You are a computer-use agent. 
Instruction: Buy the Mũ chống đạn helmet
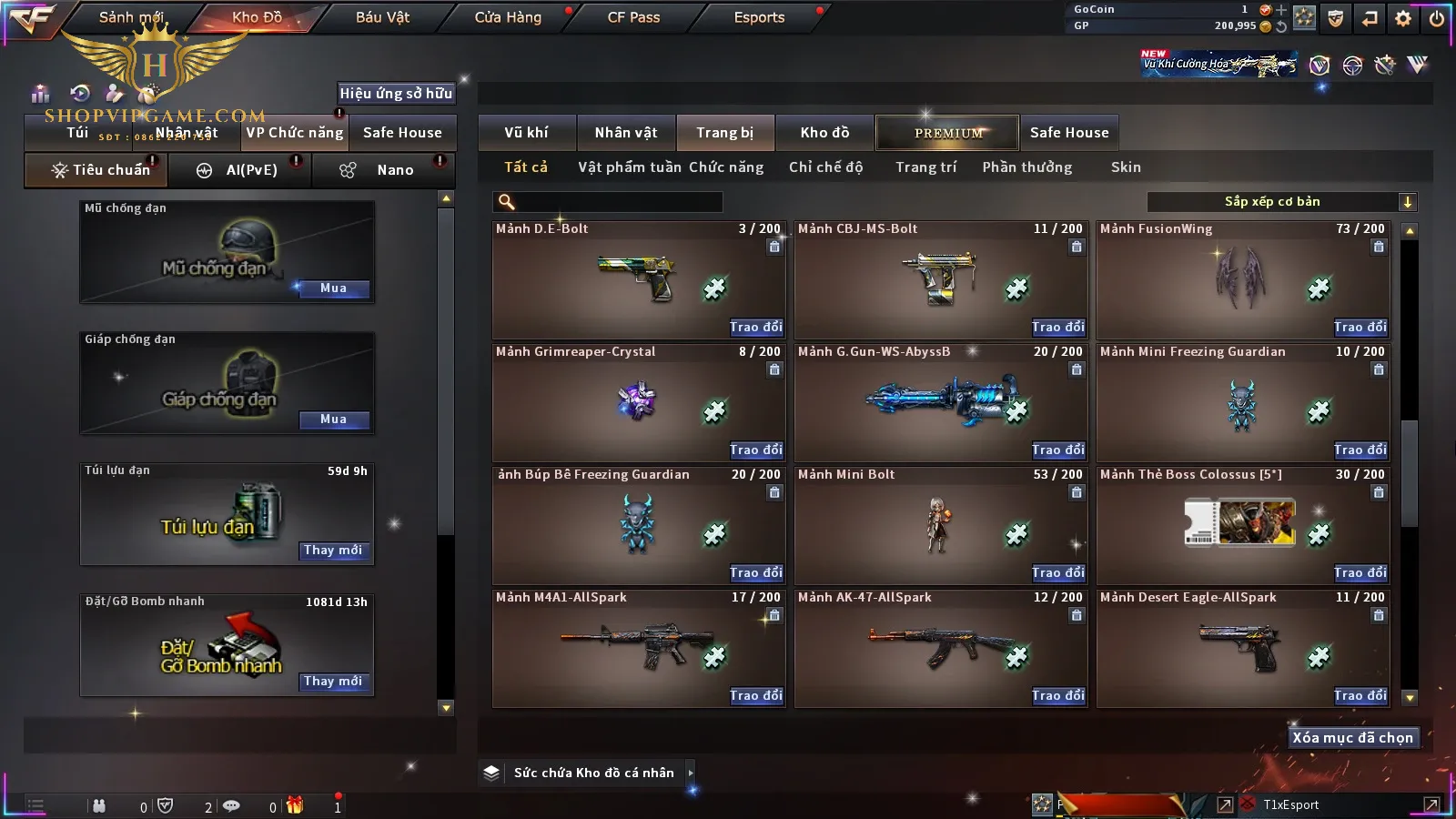[x=333, y=288]
